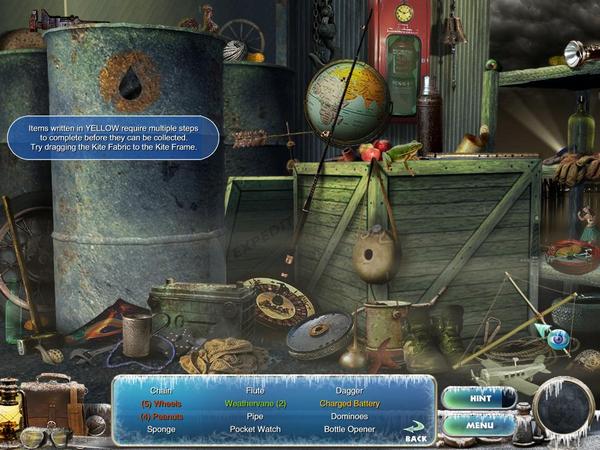Select Weathervane in the item list
The image size is (600, 450).
tap(256, 403)
